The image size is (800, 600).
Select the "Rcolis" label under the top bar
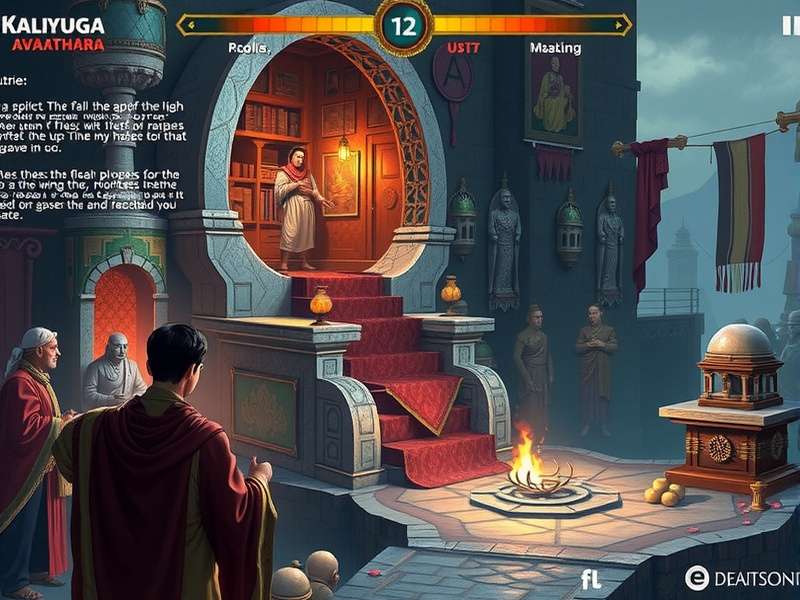250,45
